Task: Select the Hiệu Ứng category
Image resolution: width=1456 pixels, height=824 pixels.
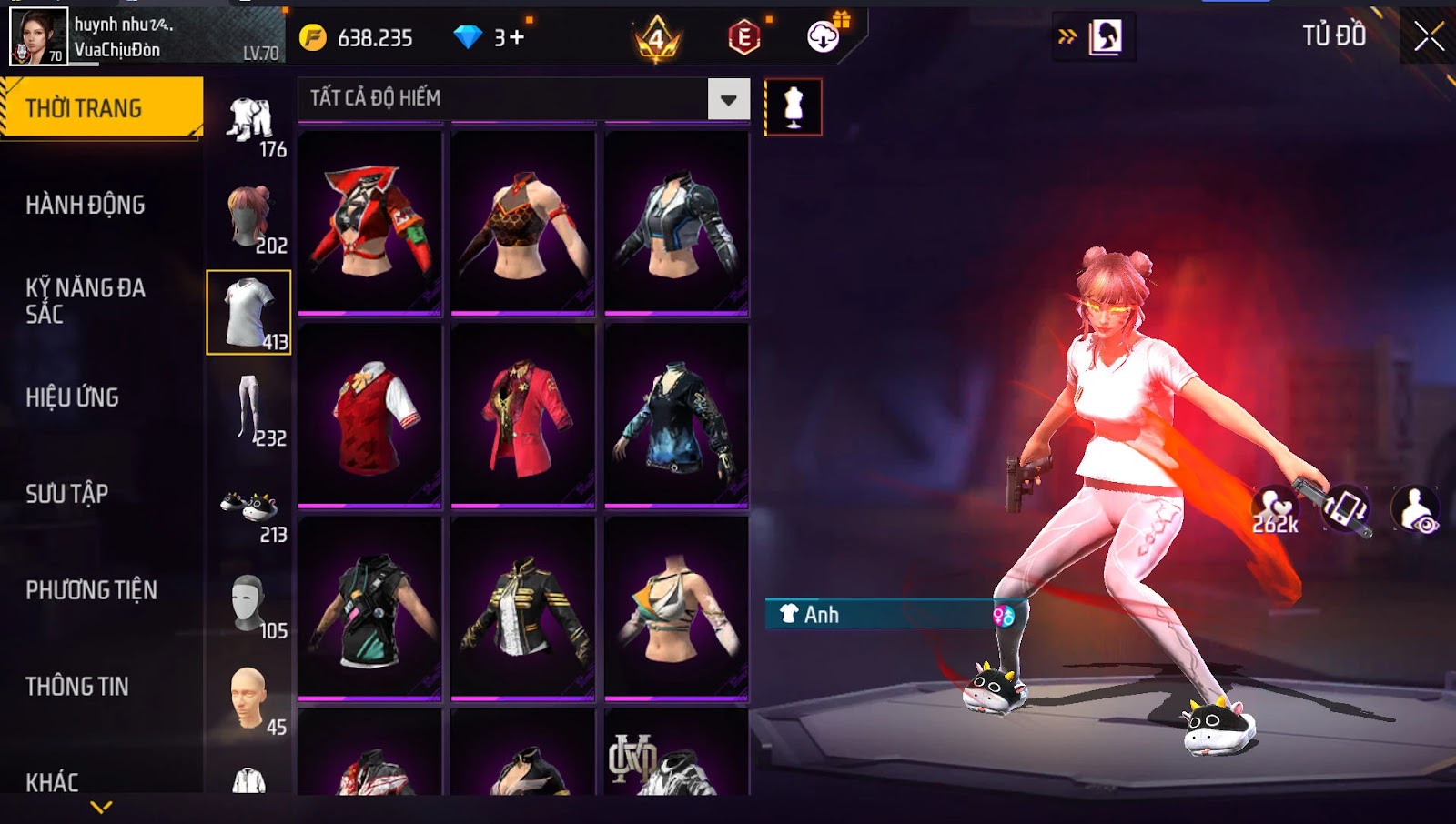Action: pyautogui.click(x=73, y=397)
